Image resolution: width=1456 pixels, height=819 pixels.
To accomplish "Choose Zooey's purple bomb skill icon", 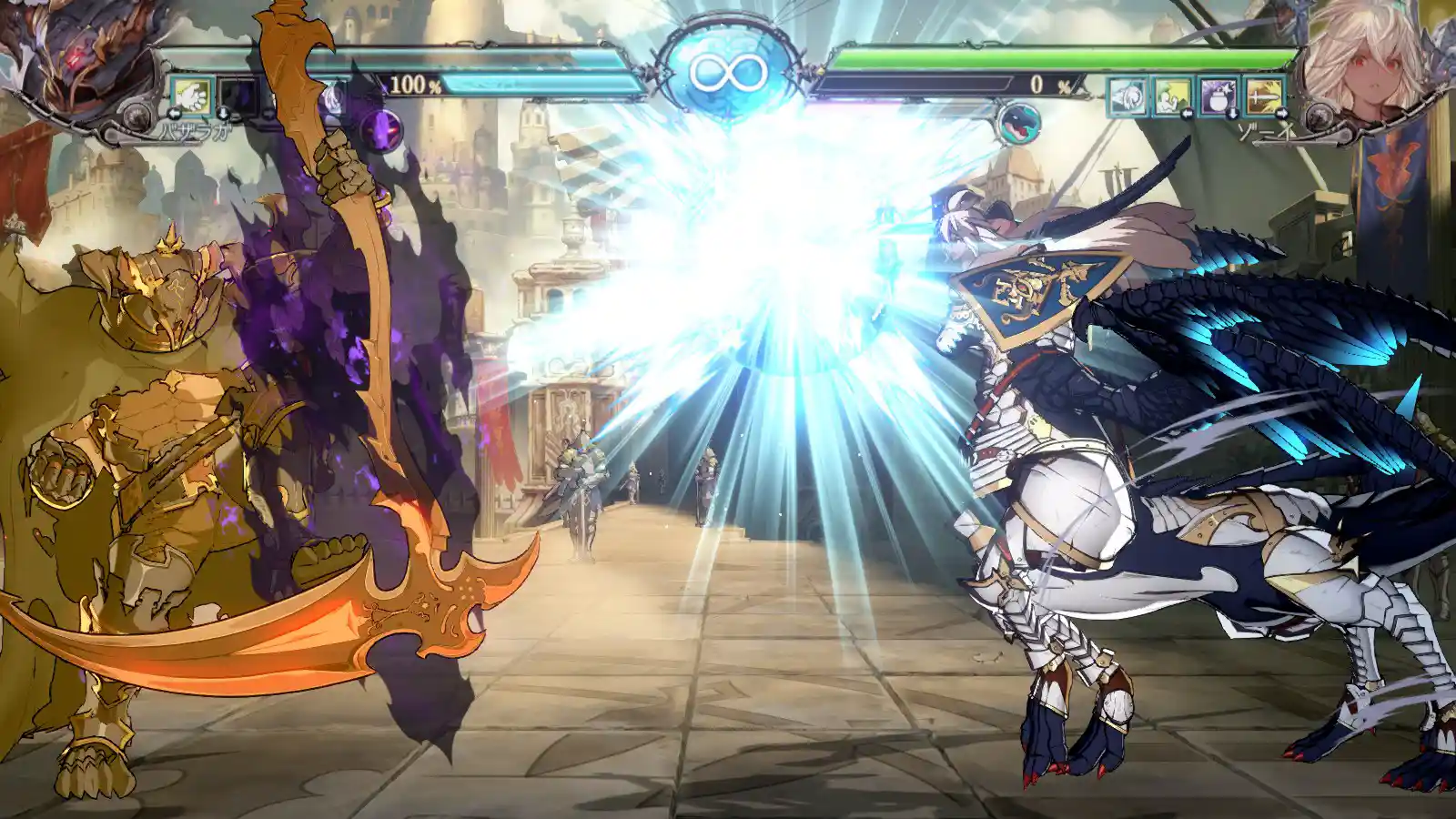I will (x=1218, y=96).
